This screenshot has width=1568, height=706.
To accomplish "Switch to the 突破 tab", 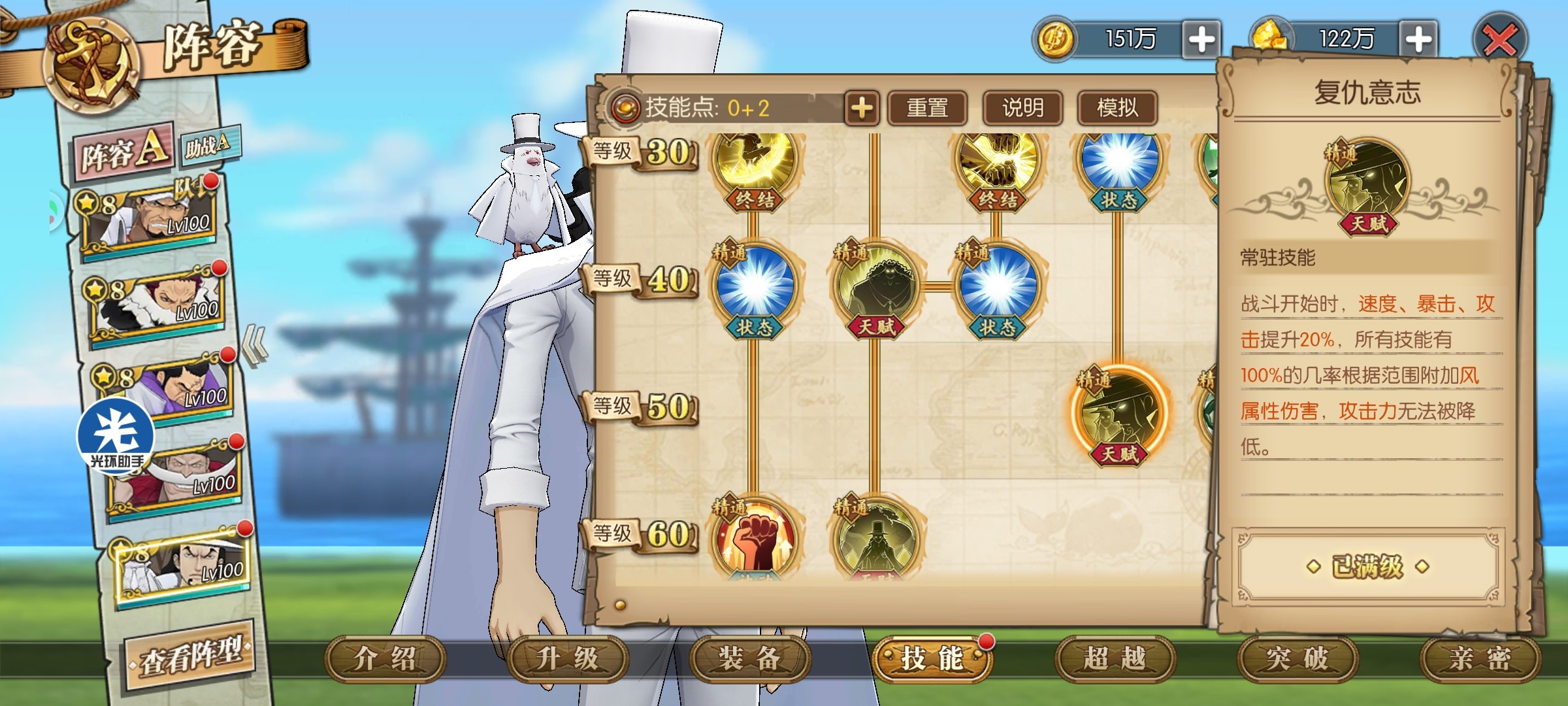I will 1298,659.
